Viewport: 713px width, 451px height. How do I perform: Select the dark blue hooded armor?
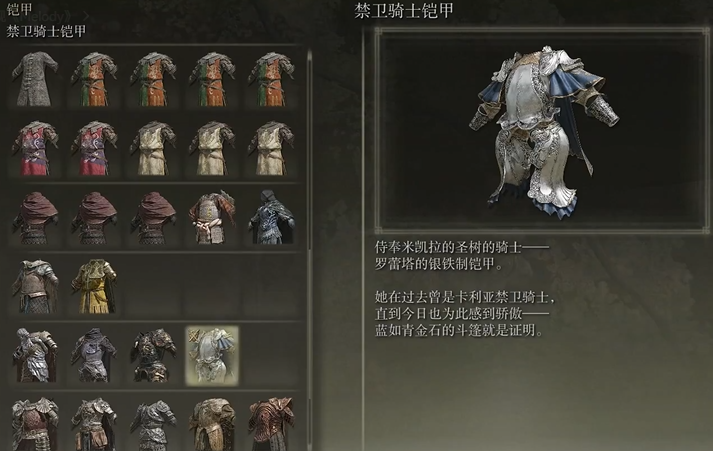(x=270, y=215)
